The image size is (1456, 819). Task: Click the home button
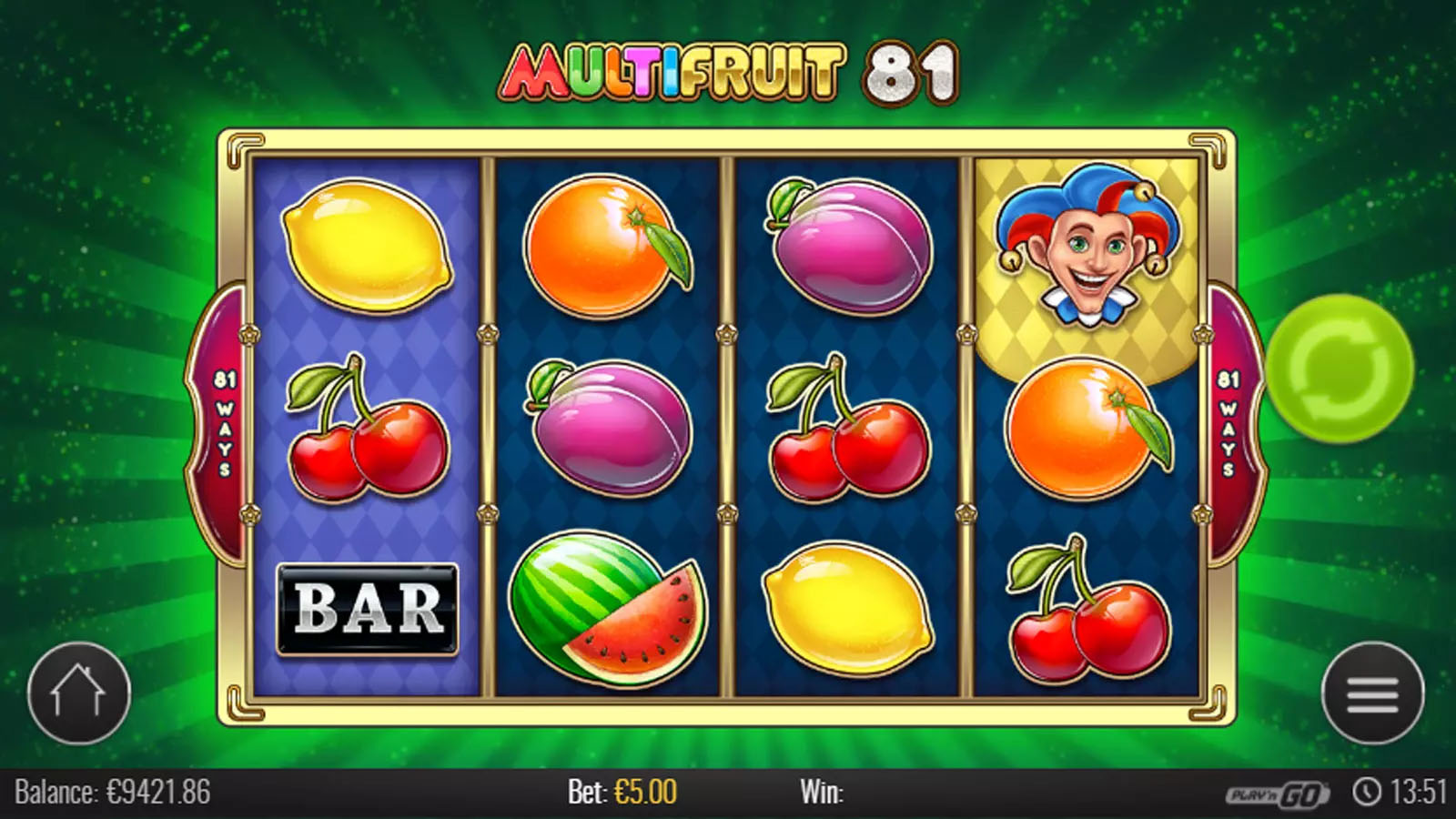[82, 692]
